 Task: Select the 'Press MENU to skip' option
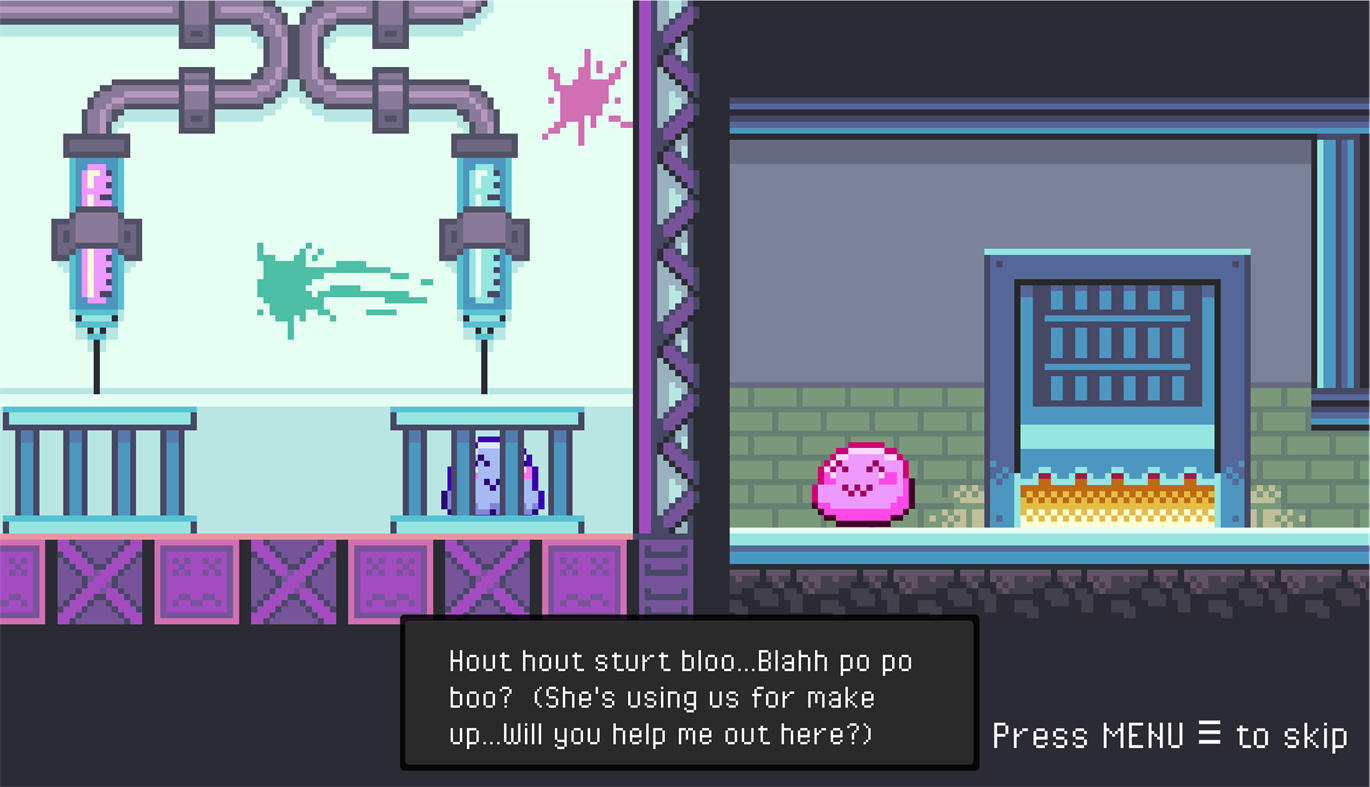coord(1168,736)
